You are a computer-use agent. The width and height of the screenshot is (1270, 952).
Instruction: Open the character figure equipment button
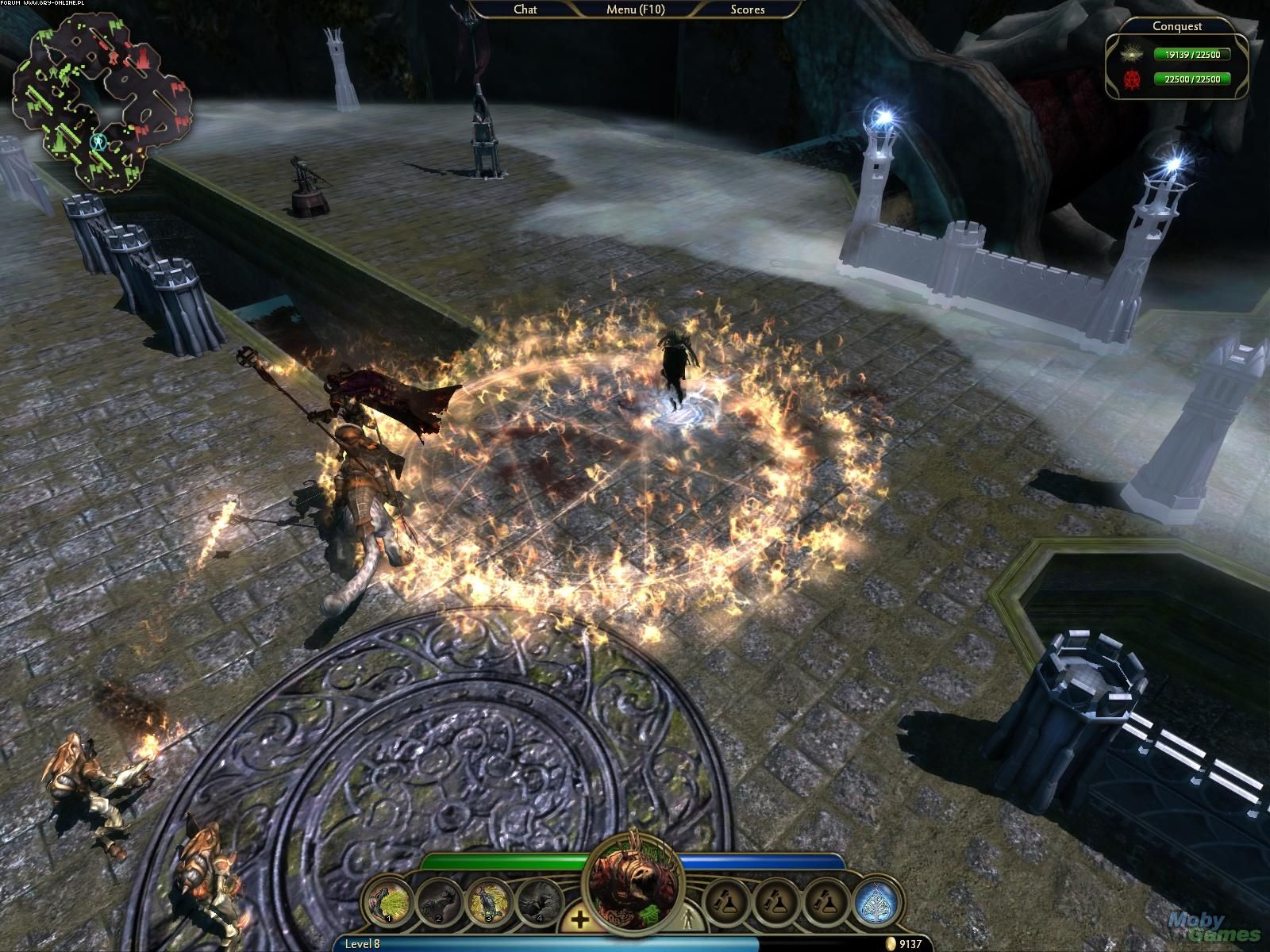pos(687,920)
